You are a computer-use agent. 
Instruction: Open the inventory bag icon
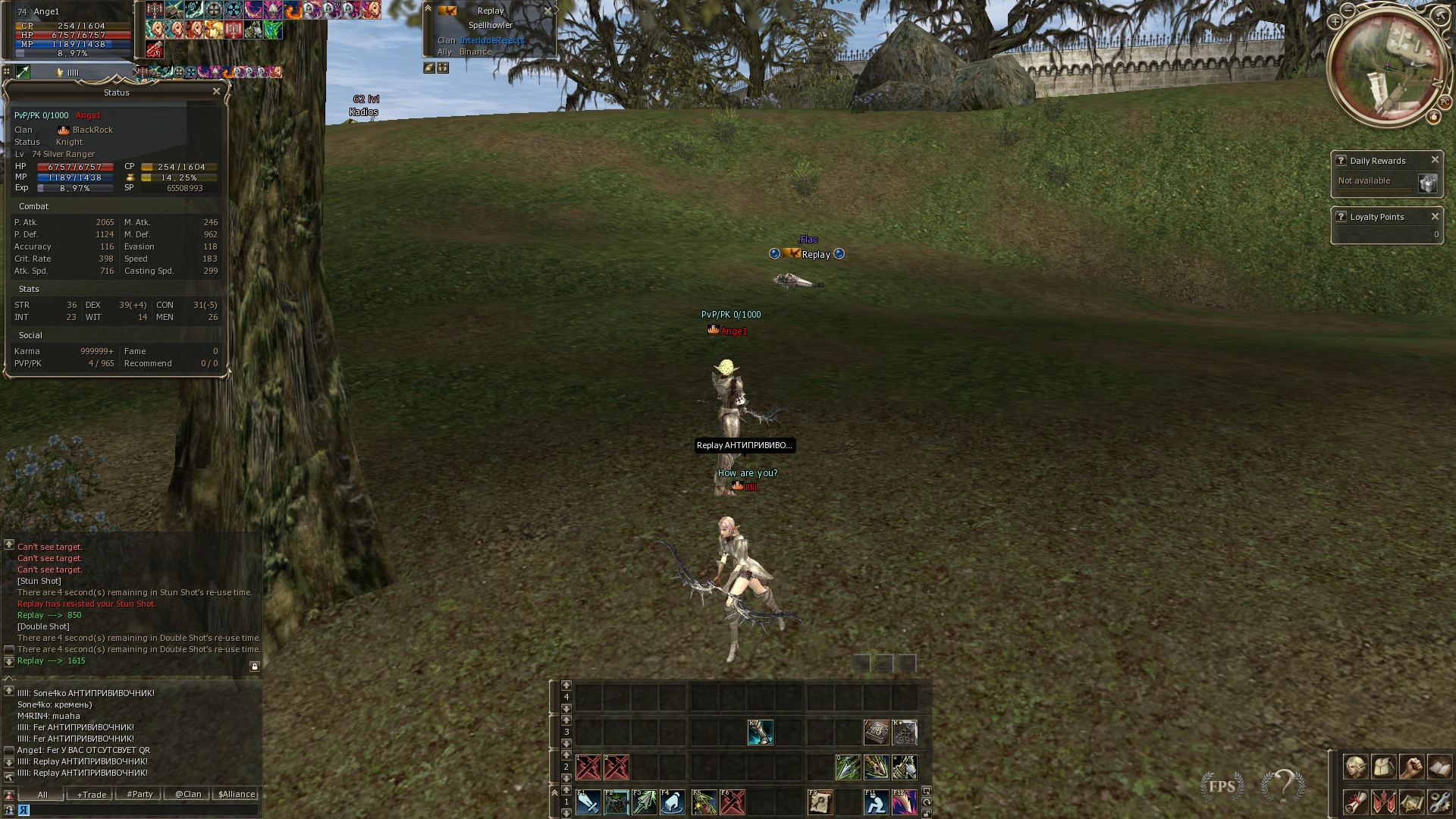point(1383,767)
